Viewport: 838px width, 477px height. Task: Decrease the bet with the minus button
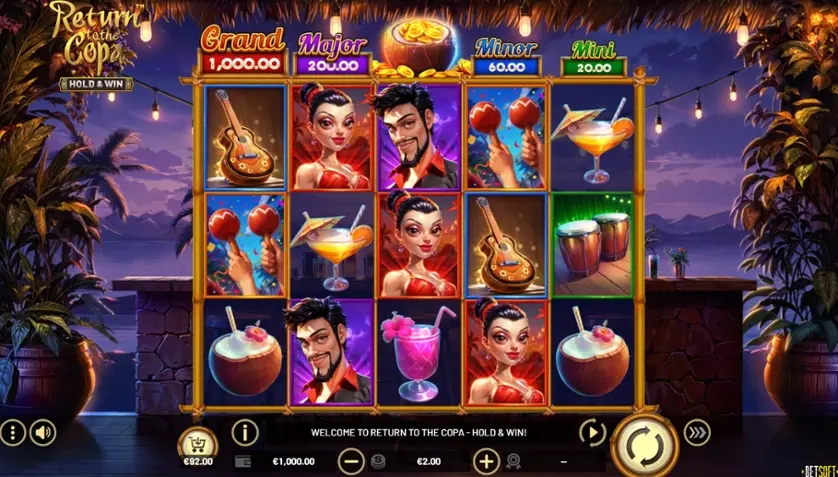tap(351, 461)
